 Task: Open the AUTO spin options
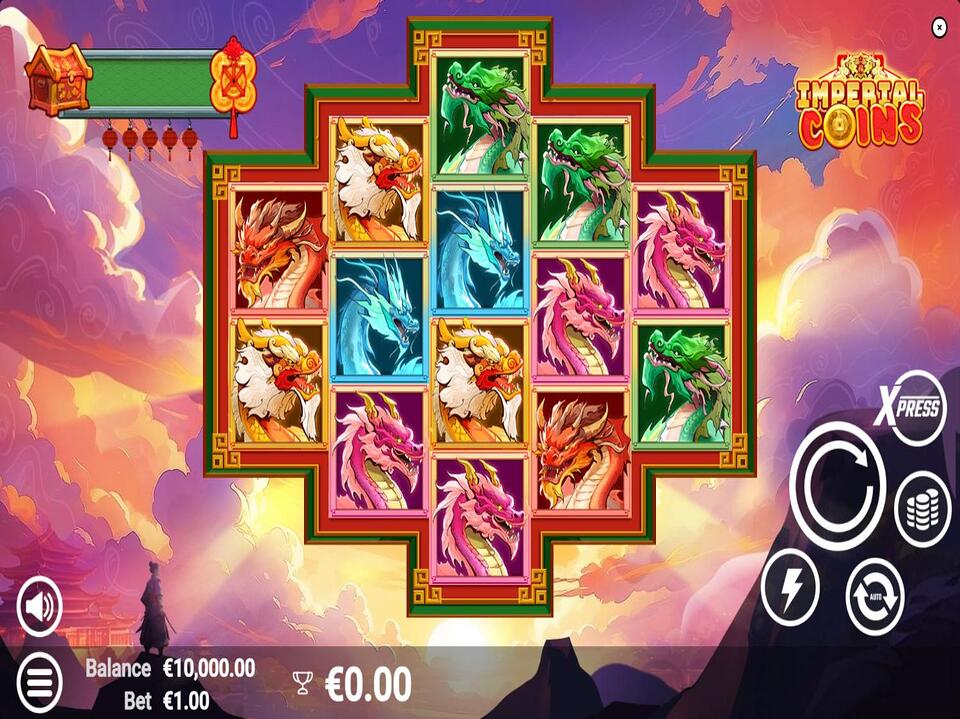(x=875, y=597)
